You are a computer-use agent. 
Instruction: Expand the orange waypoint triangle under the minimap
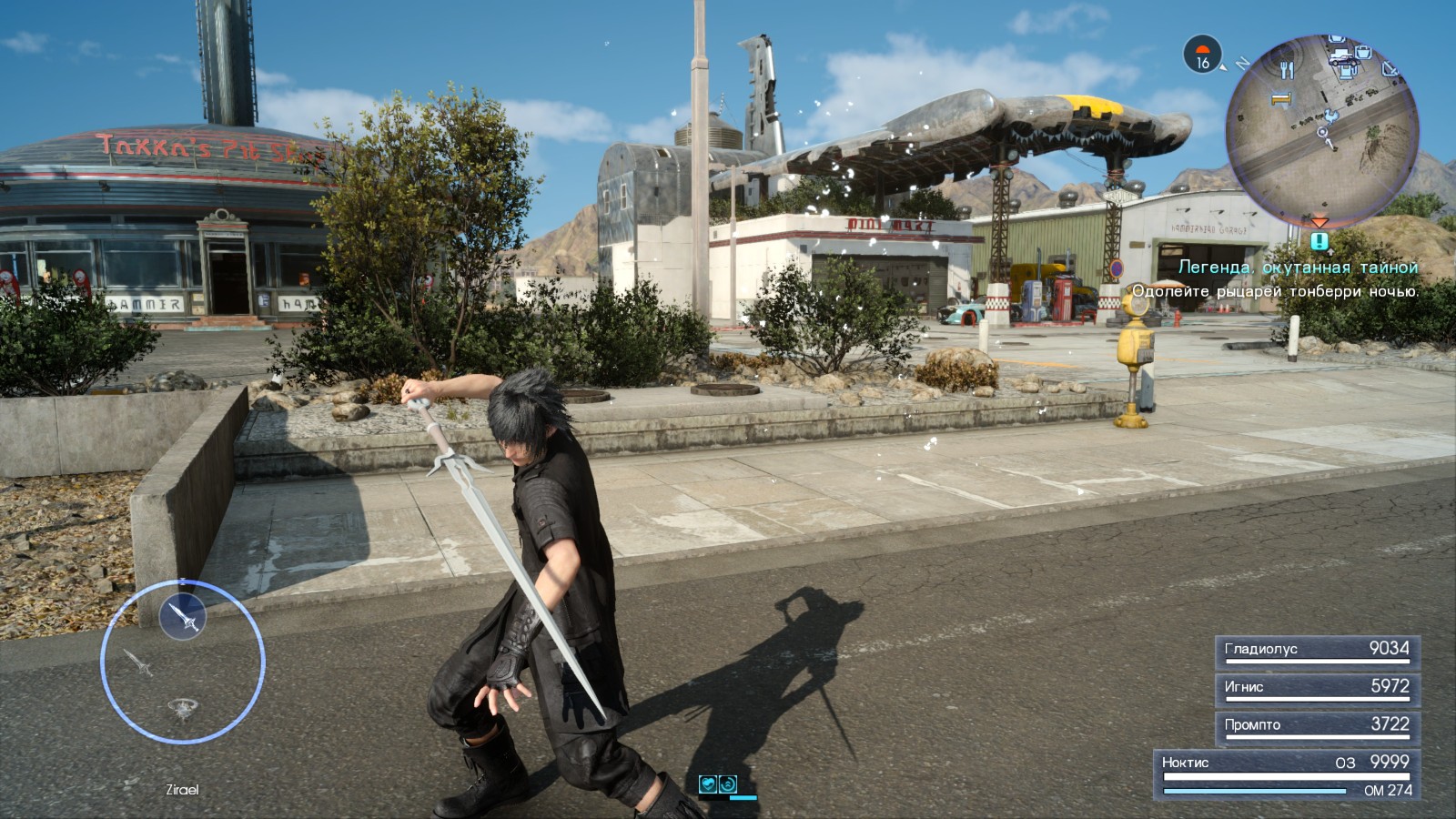[1319, 222]
